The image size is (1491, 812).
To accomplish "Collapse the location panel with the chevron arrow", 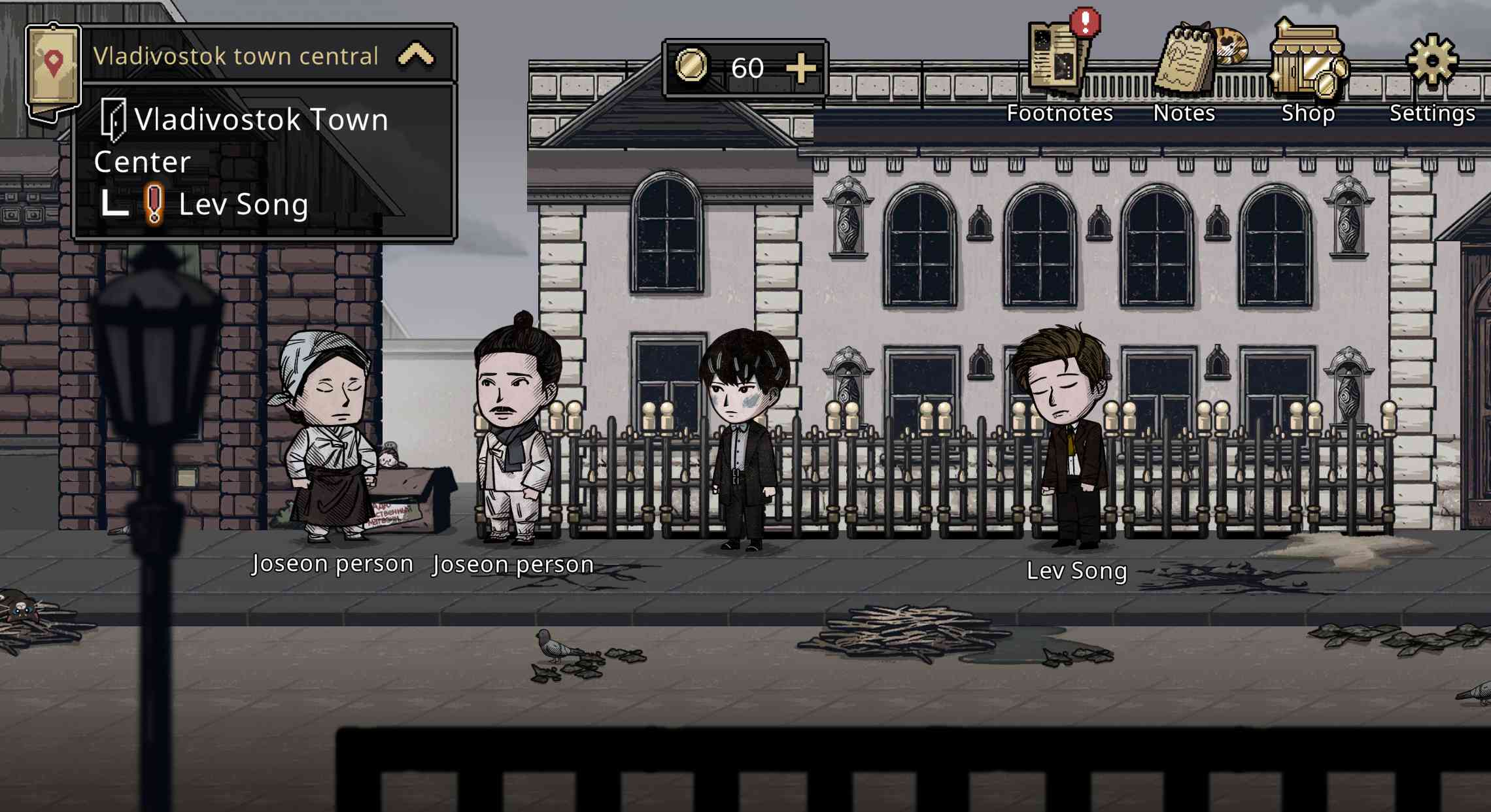I will 416,56.
